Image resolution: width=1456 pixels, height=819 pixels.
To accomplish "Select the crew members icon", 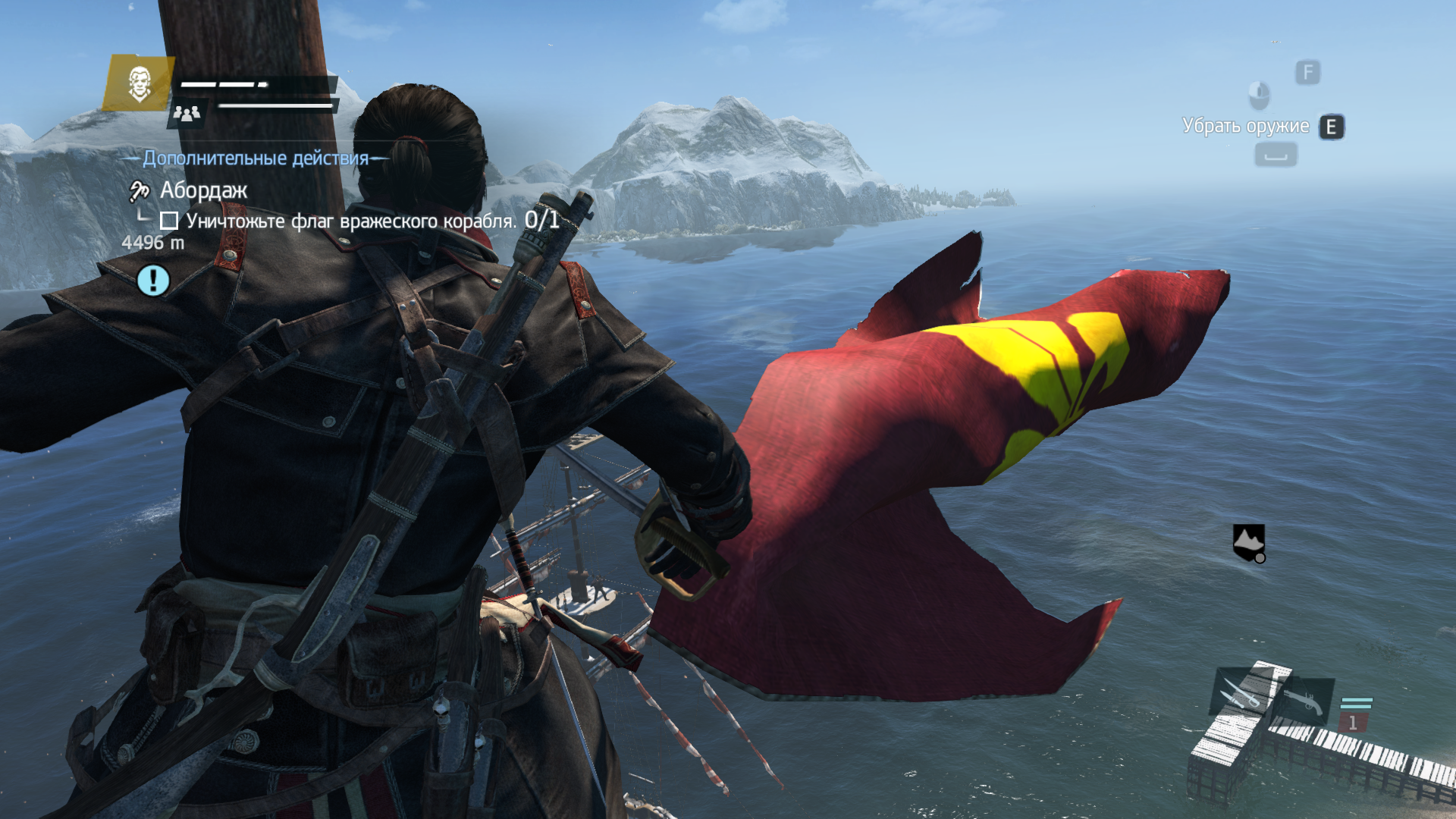I will [187, 114].
